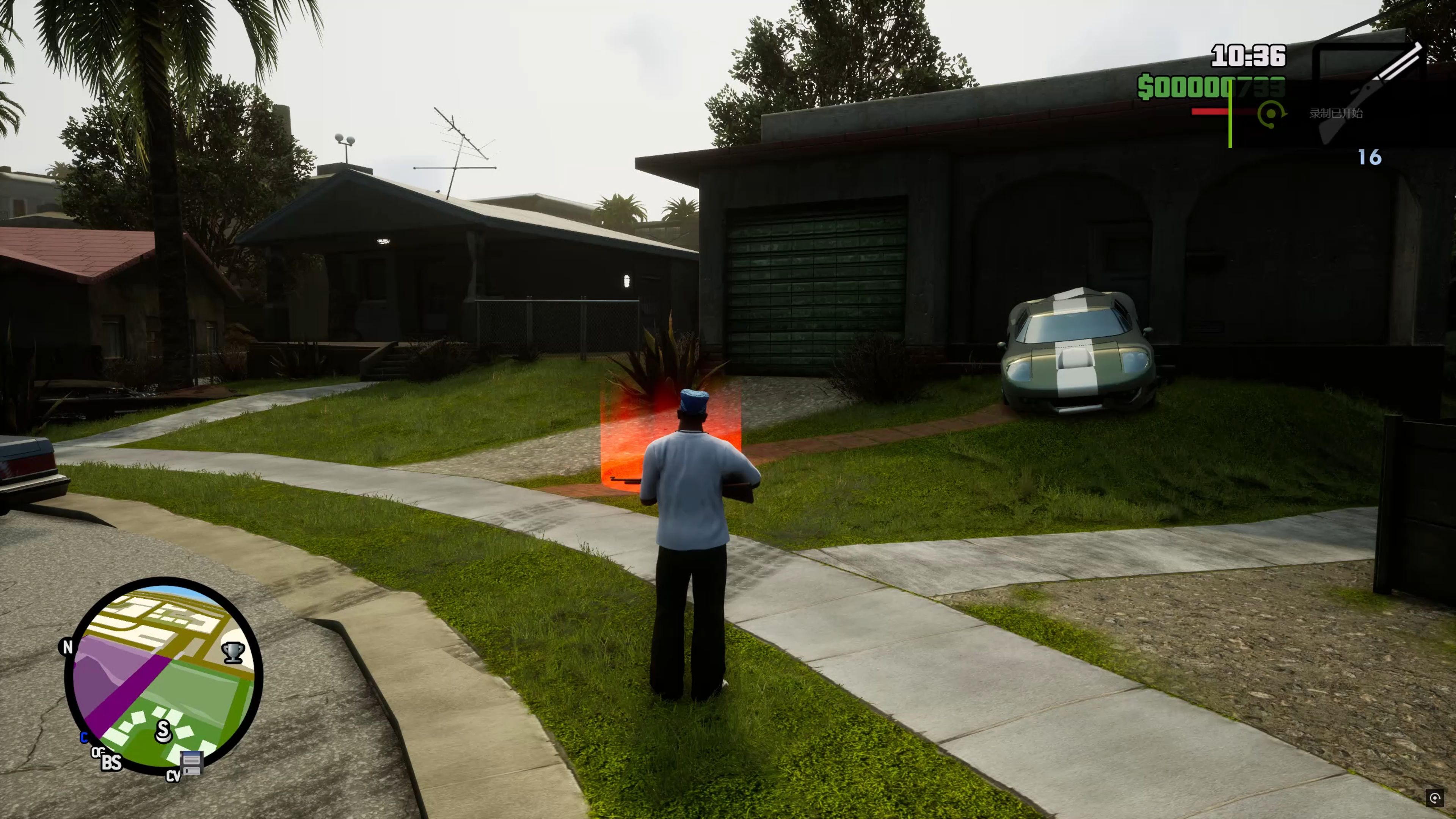Select the CV blip below the minimap
Screen dimensions: 1456x819
coord(173,776)
